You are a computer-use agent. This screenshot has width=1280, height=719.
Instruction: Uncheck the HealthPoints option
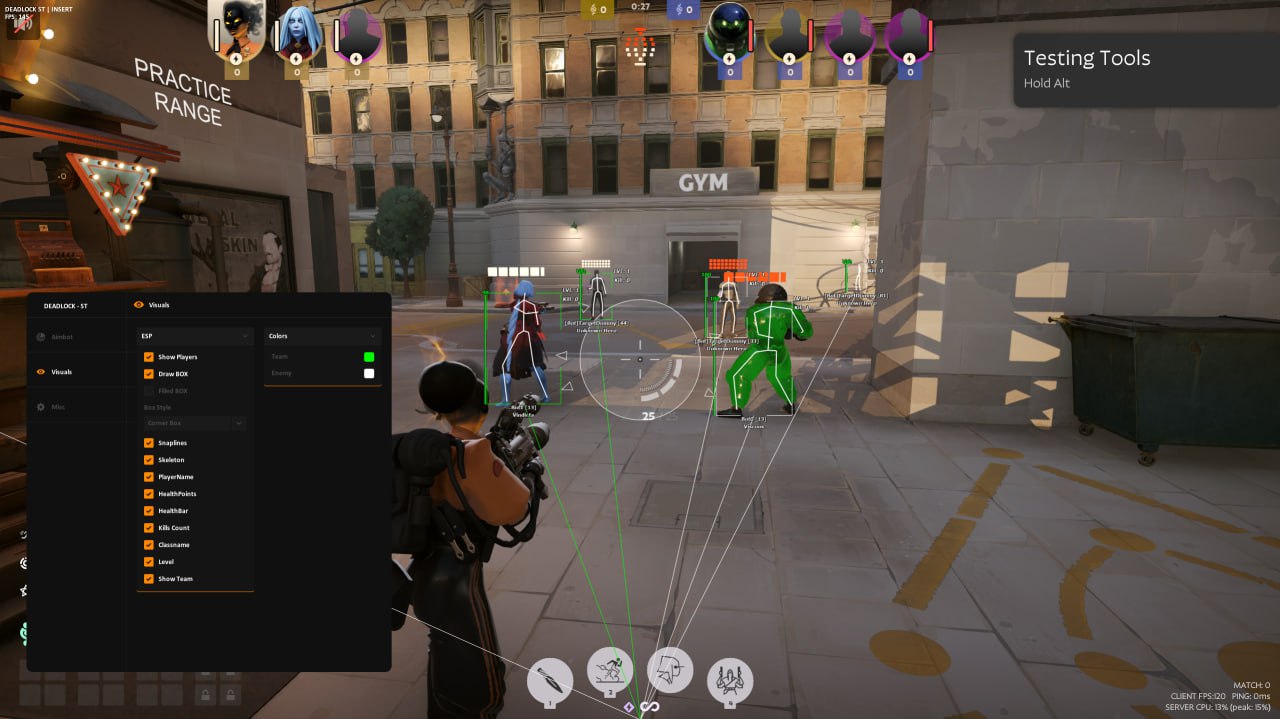click(149, 494)
